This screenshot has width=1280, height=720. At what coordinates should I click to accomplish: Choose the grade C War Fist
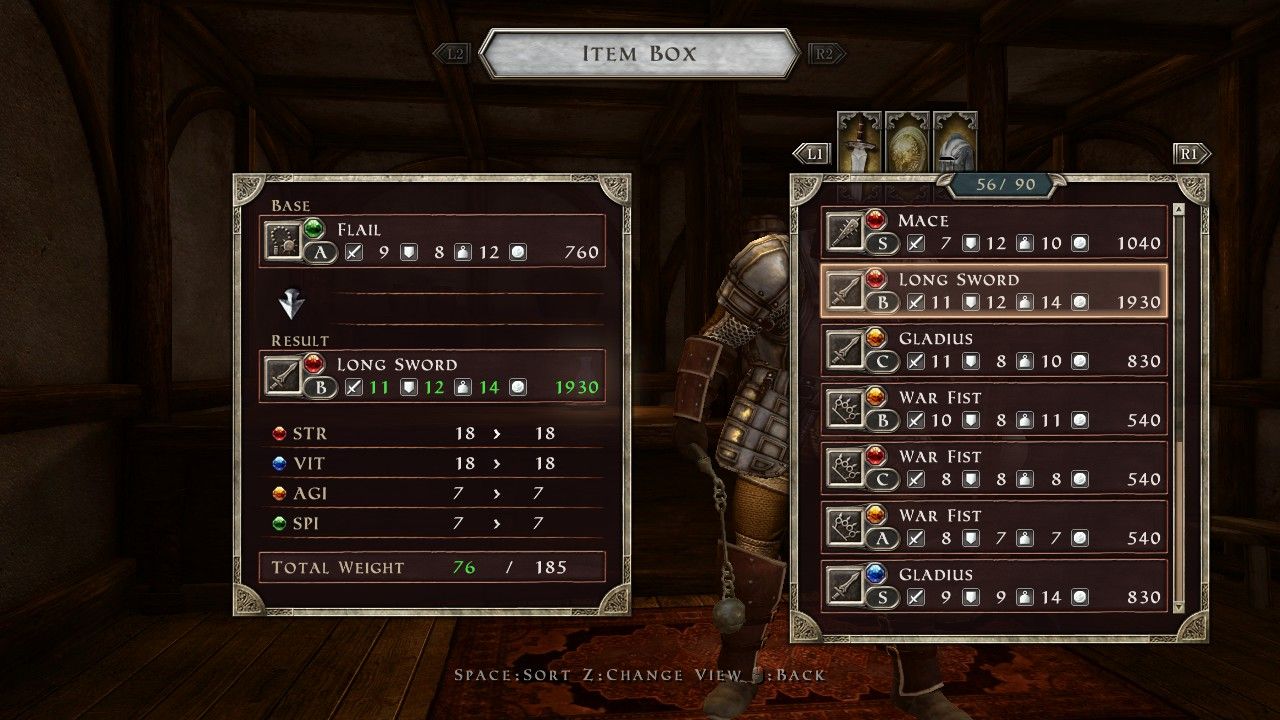point(994,468)
